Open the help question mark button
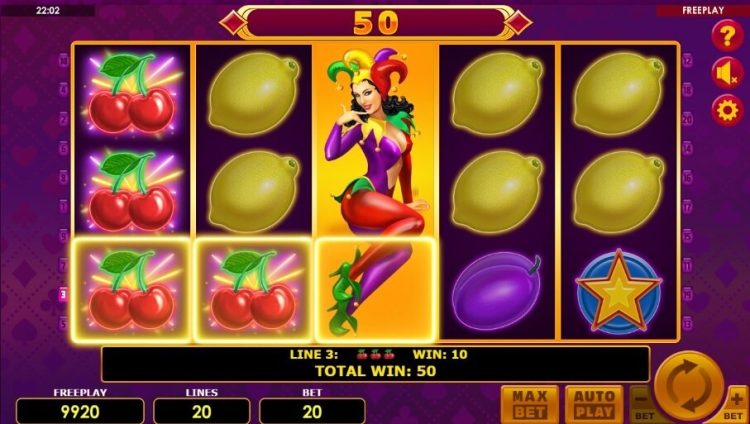The height and width of the screenshot is (424, 750). (x=726, y=37)
